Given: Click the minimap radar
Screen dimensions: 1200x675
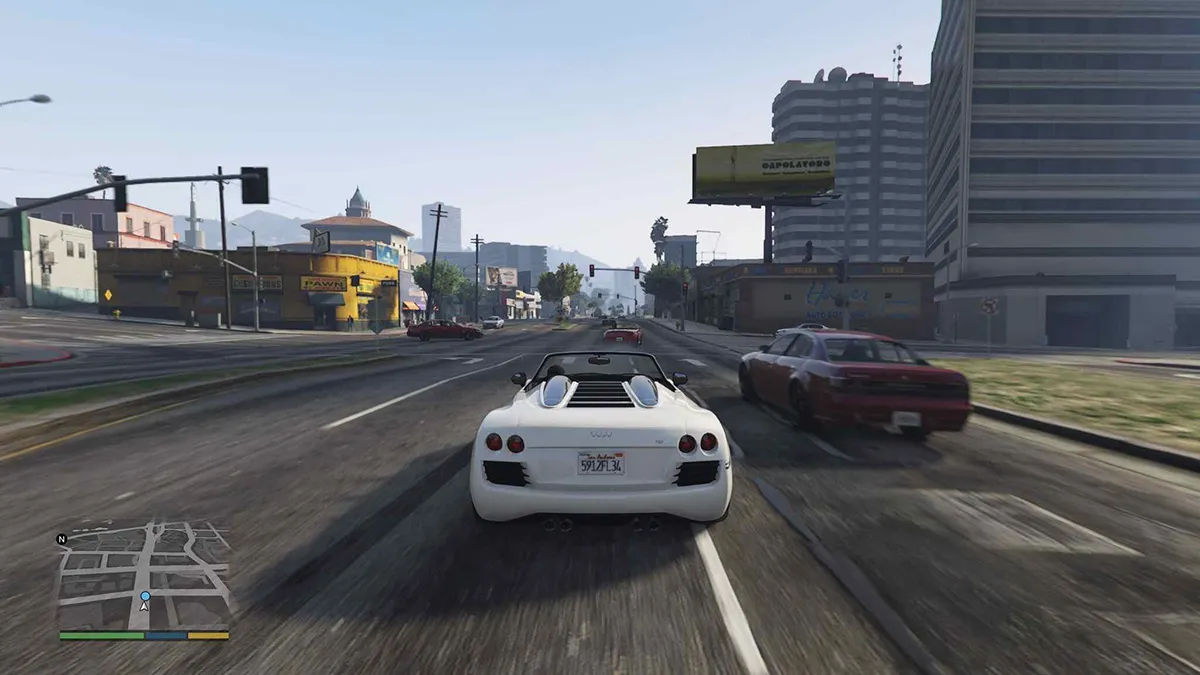Looking at the screenshot, I should click(144, 574).
